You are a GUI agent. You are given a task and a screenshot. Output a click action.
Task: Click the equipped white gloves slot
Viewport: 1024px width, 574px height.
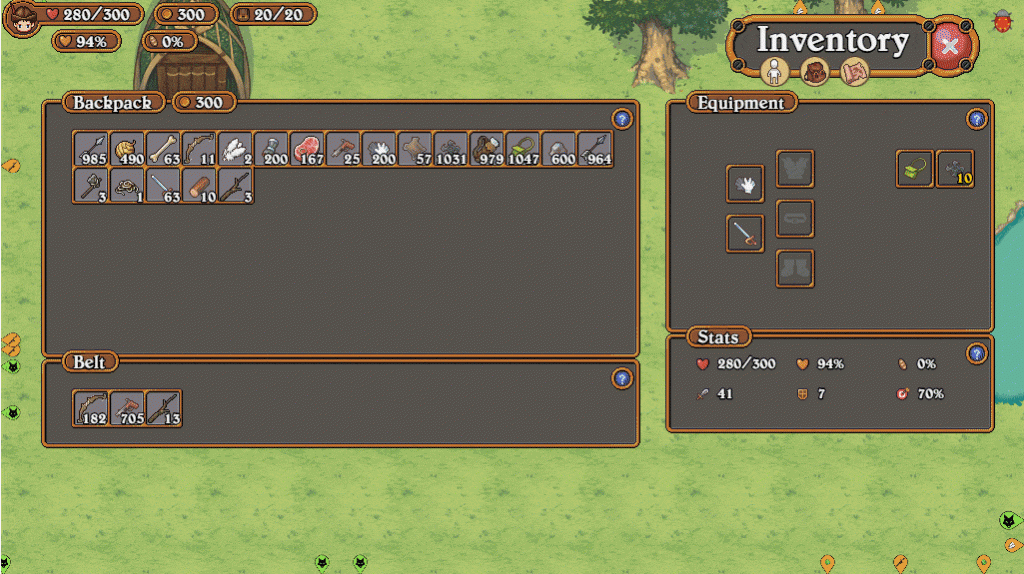coord(745,183)
